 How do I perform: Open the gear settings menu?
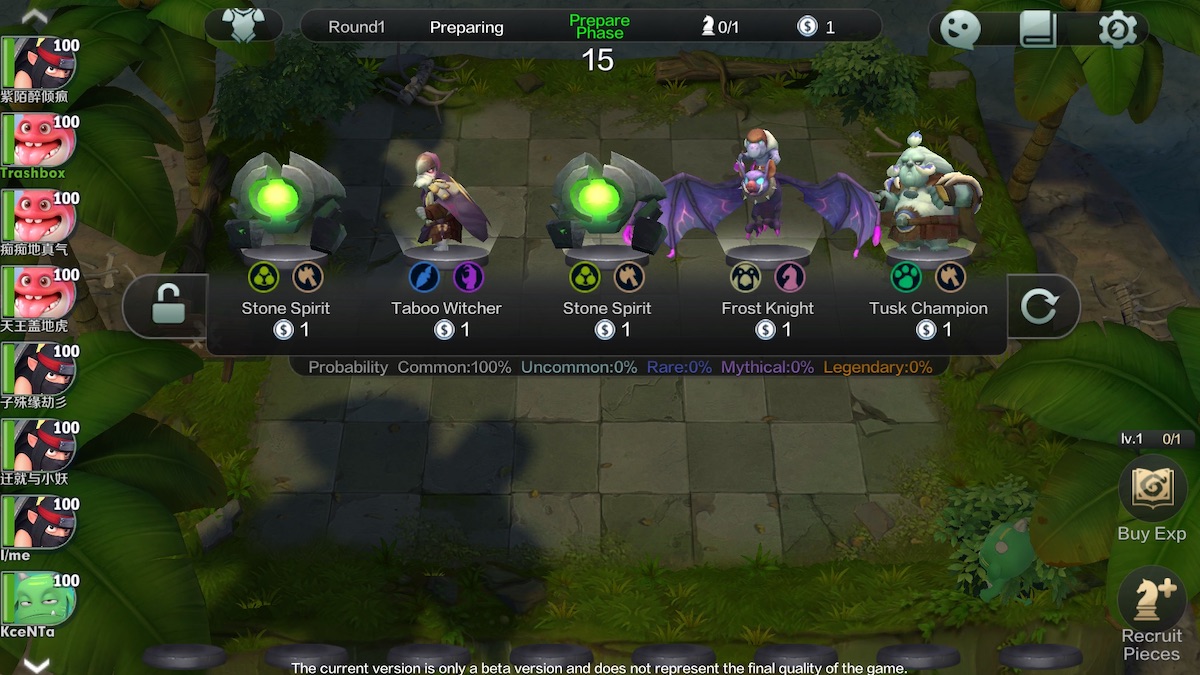(x=1117, y=29)
